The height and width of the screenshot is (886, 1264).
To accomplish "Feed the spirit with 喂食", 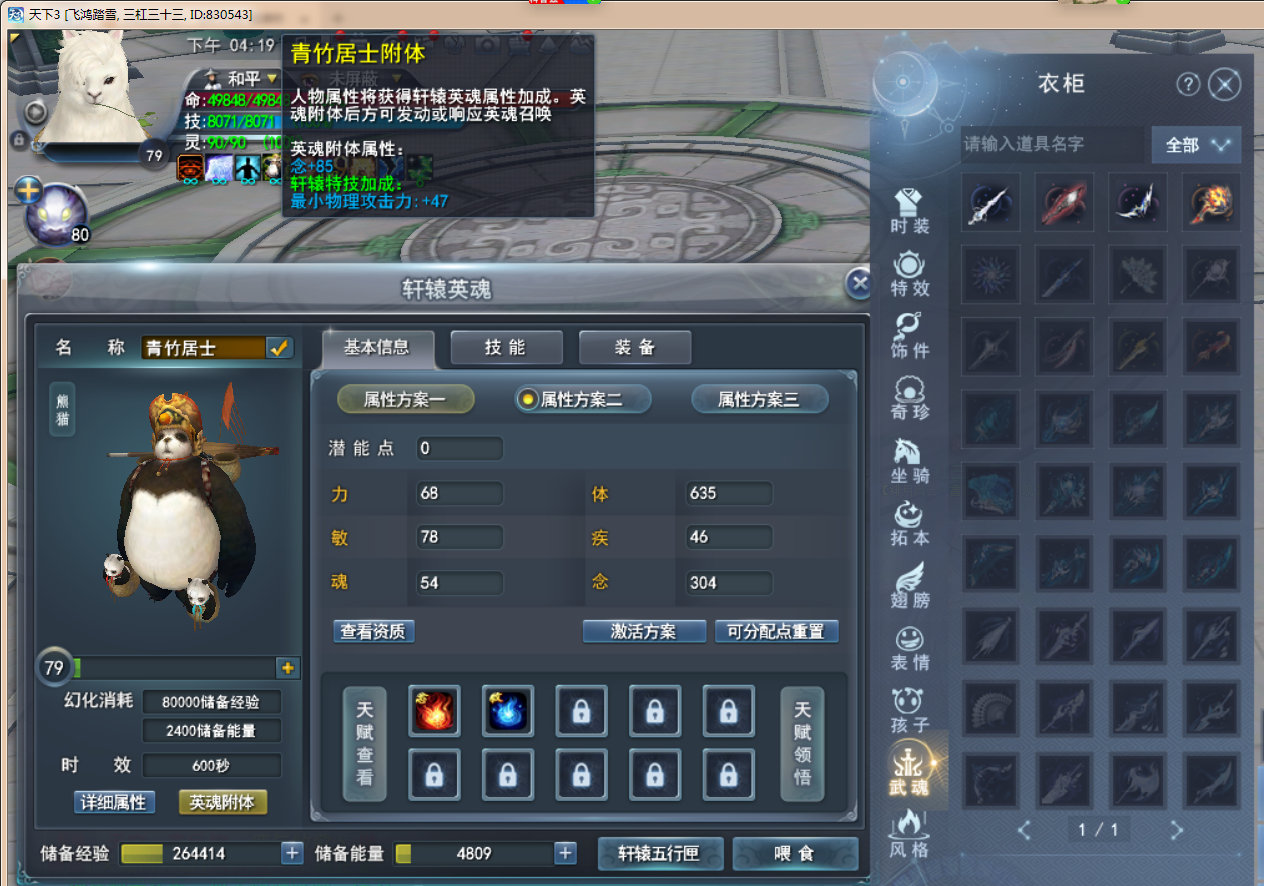I will coord(795,853).
